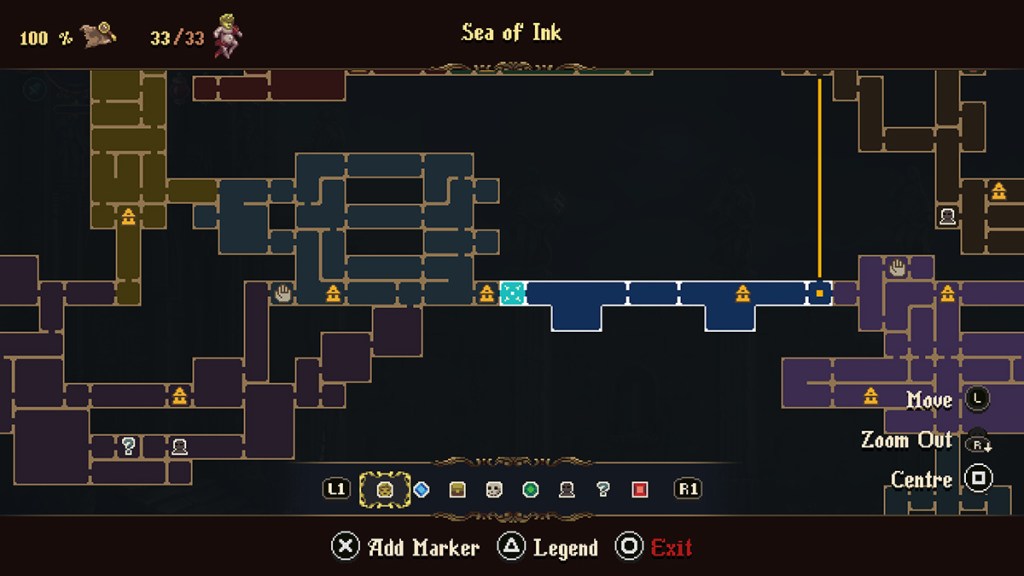
Task: Select the golden face marker in the marker bar
Action: pyautogui.click(x=384, y=490)
